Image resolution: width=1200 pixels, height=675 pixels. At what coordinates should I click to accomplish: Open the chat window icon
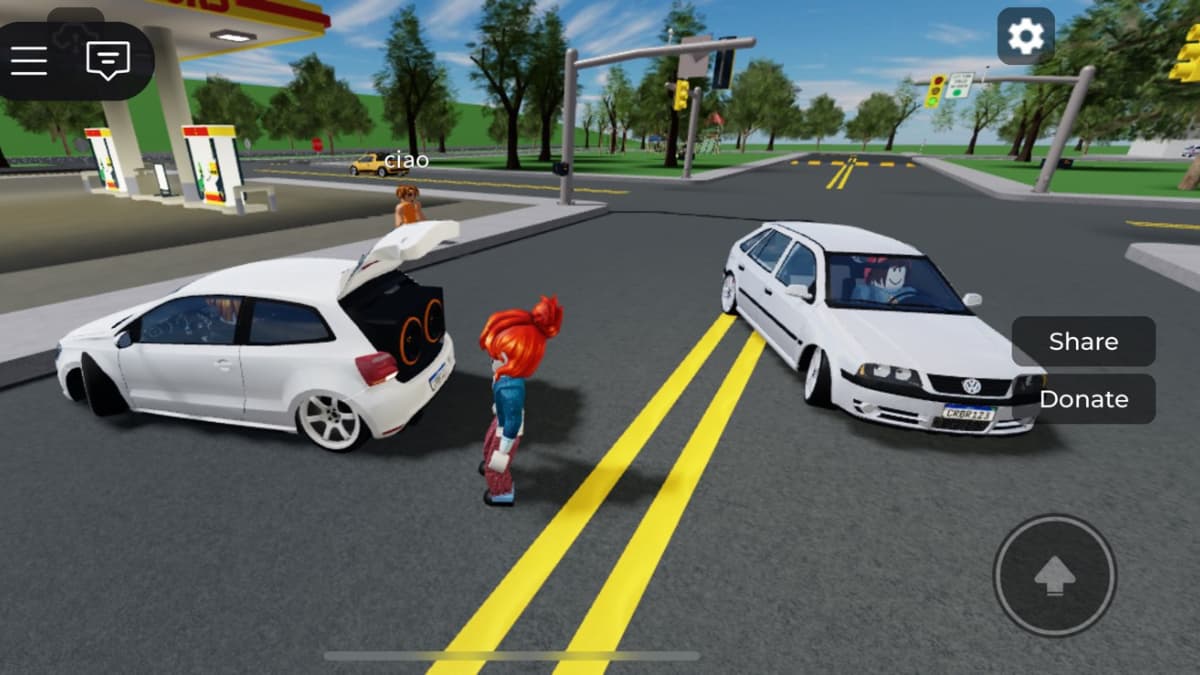[x=108, y=61]
